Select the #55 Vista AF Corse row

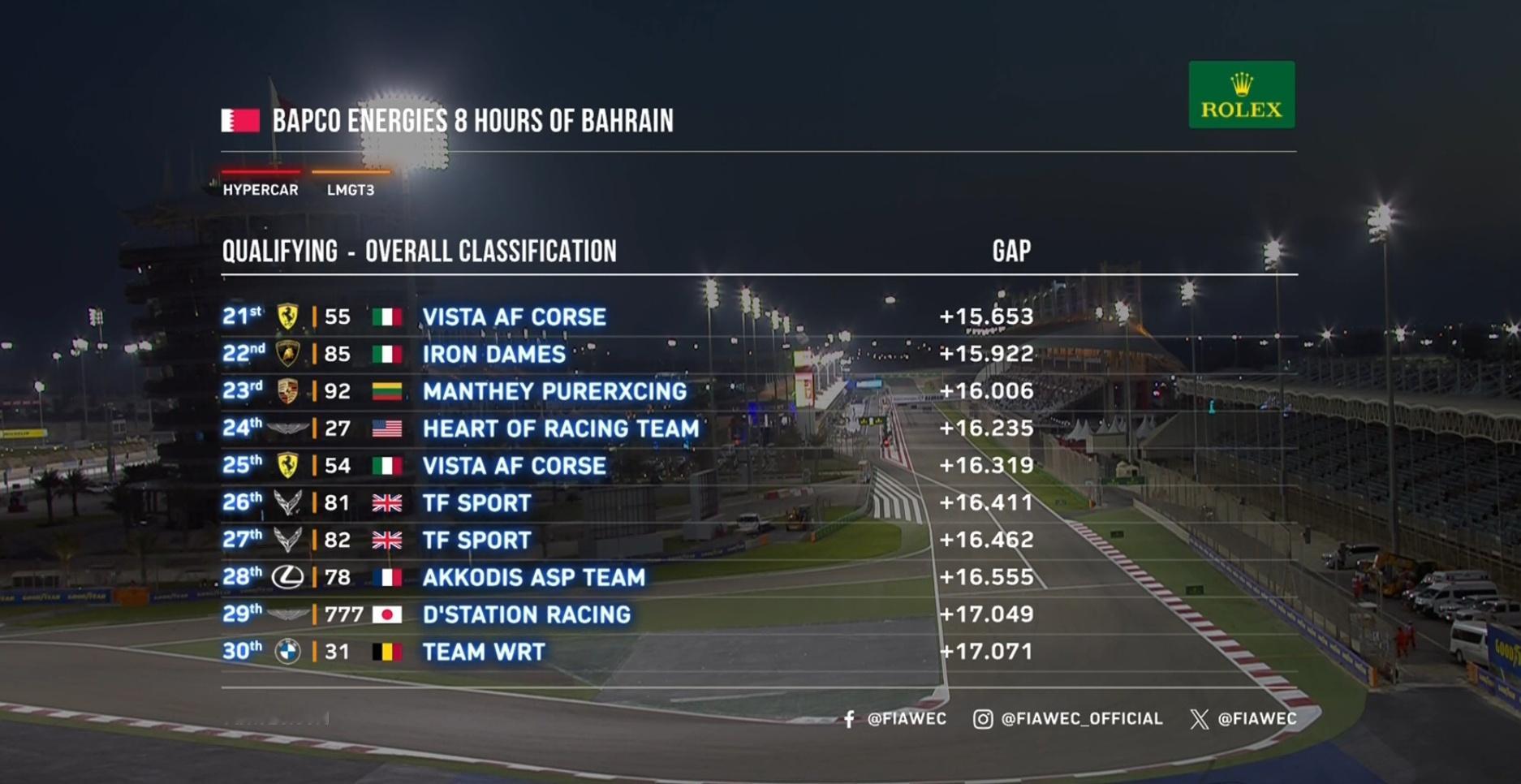pos(514,317)
